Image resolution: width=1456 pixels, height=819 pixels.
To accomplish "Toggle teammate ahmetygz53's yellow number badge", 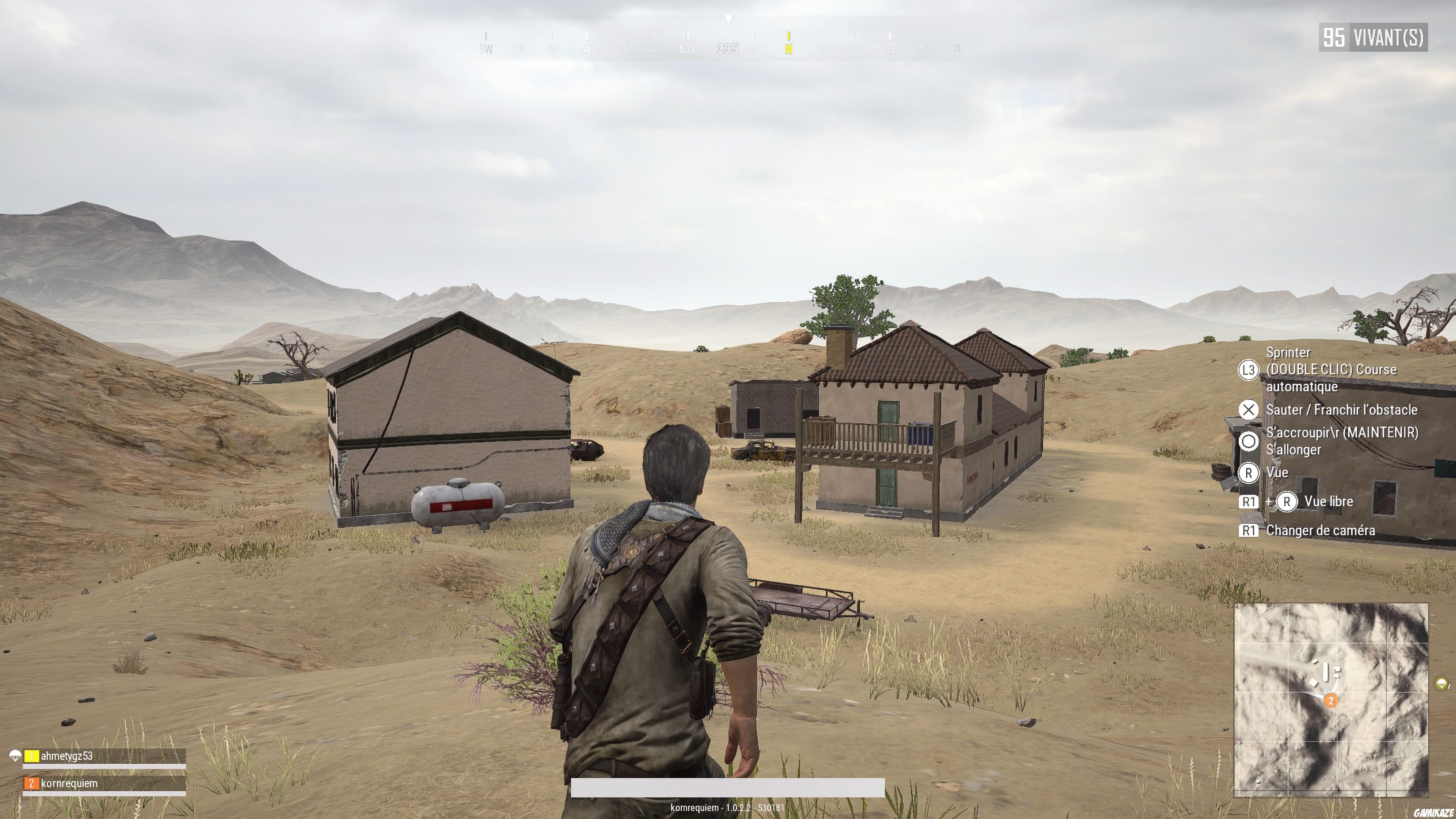I will pos(31,756).
